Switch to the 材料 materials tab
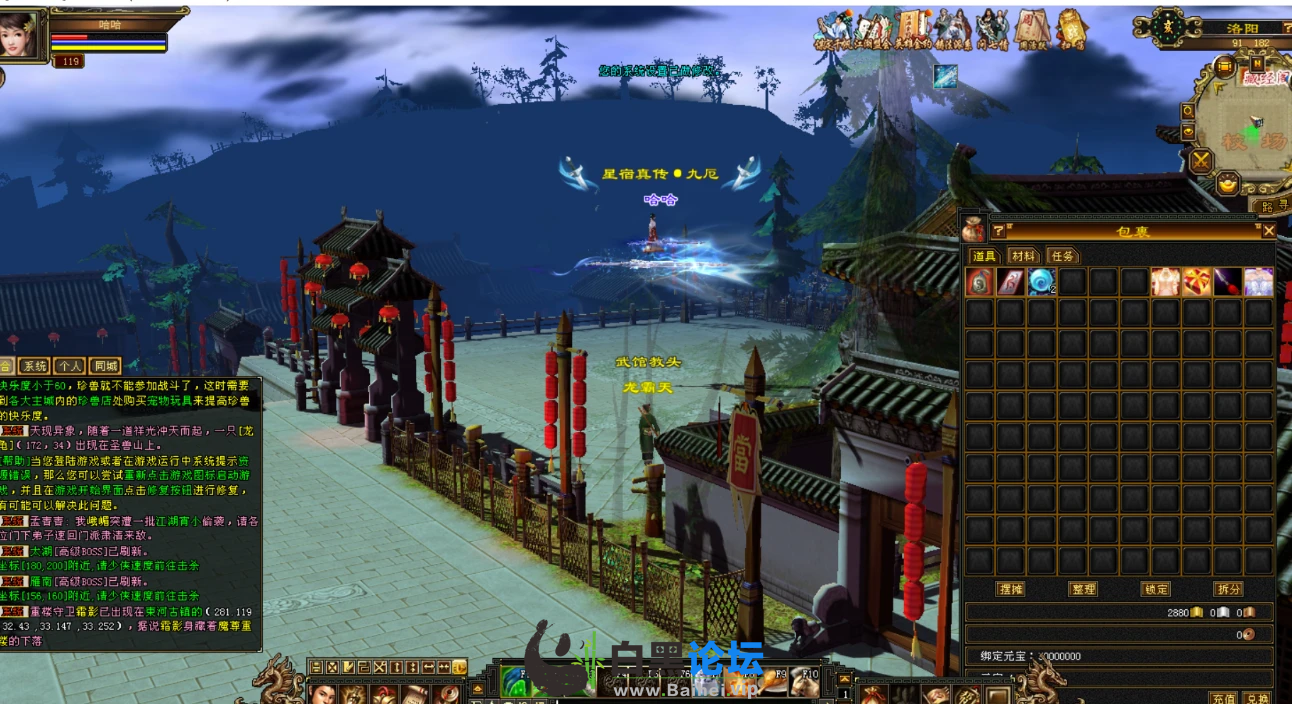This screenshot has height=704, width=1292. click(1022, 256)
